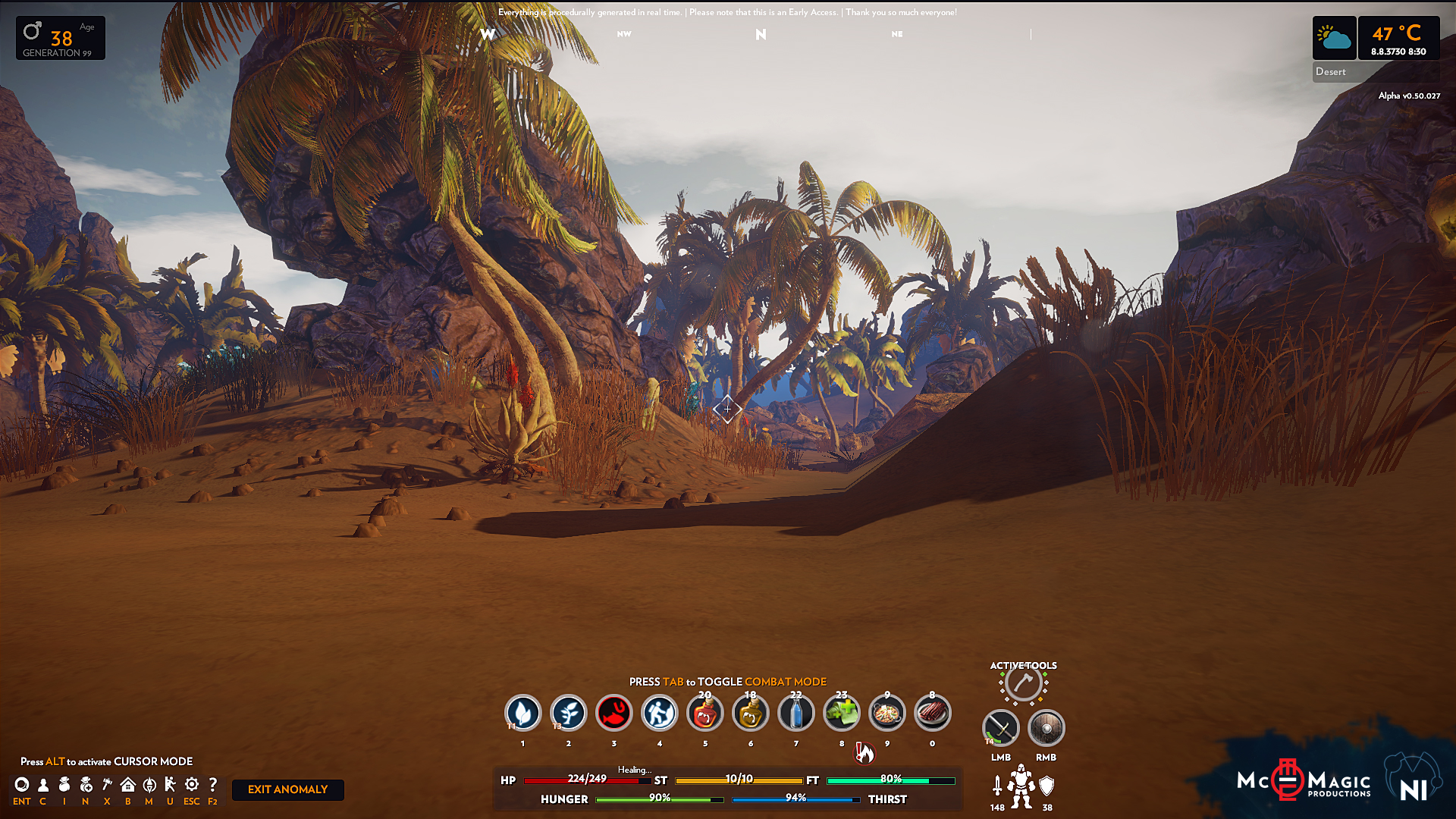This screenshot has height=819, width=1456.
Task: Select the axe active tool icon
Action: [x=1023, y=683]
